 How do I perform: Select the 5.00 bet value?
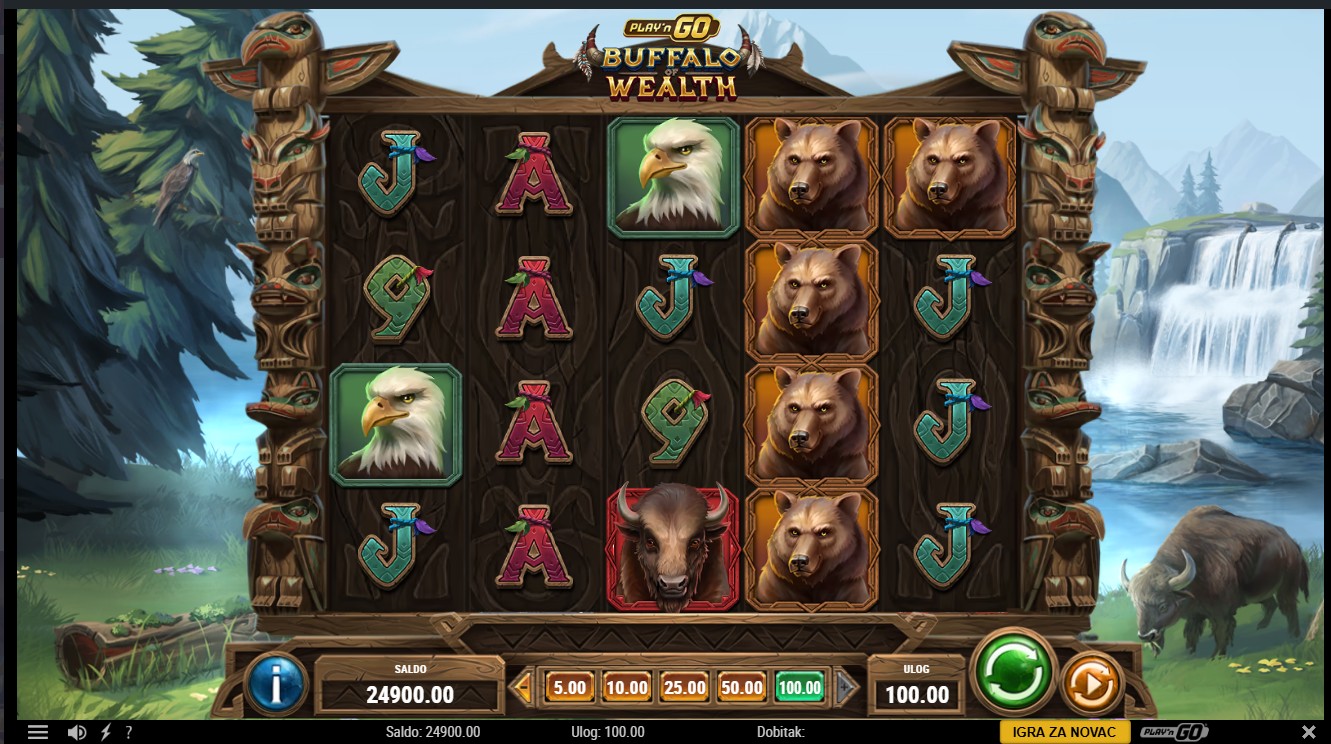coord(569,687)
